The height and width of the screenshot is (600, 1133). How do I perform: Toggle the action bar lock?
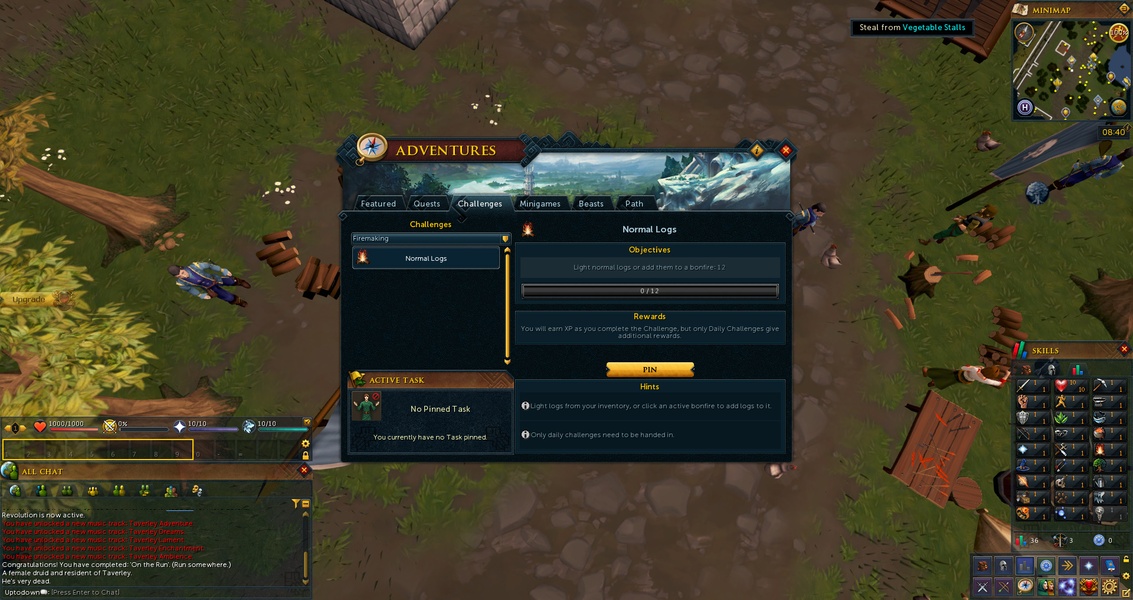tap(306, 456)
